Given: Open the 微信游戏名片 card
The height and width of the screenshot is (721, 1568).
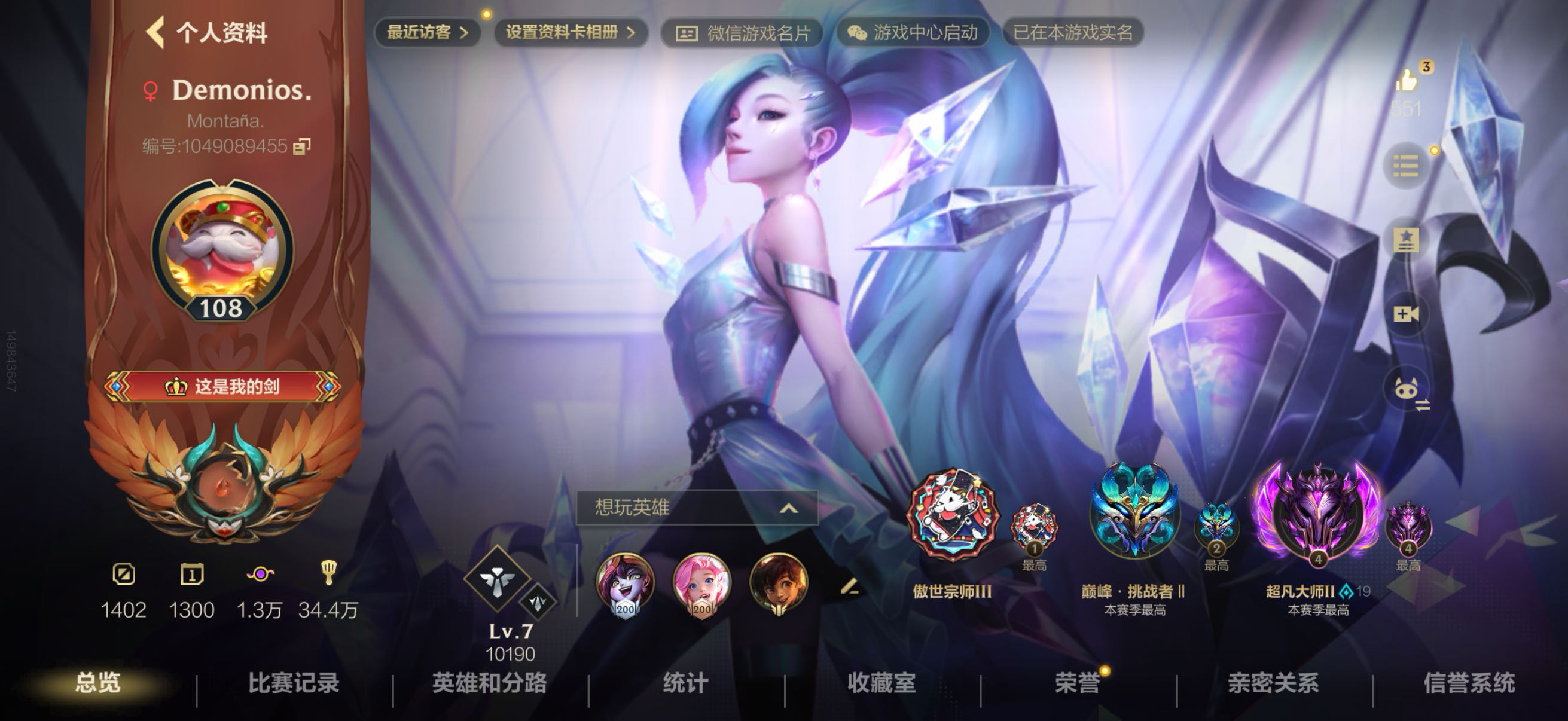Looking at the screenshot, I should pos(743,33).
